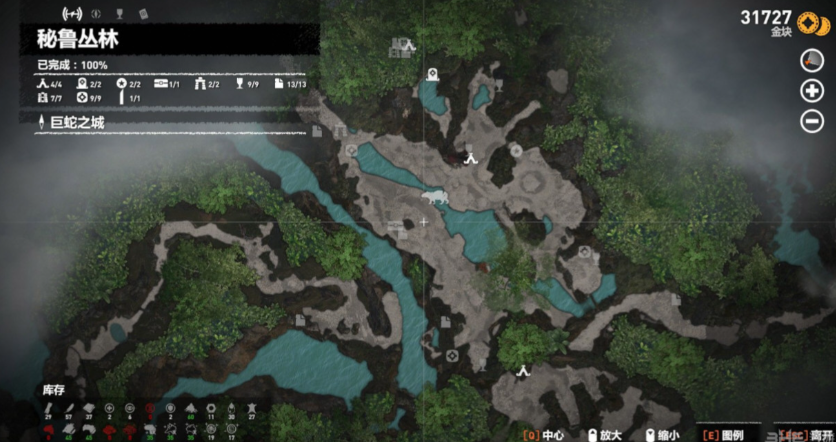This screenshot has width=836, height=442.
Task: Click the zoom-out minus button
Action: pyautogui.click(x=812, y=122)
